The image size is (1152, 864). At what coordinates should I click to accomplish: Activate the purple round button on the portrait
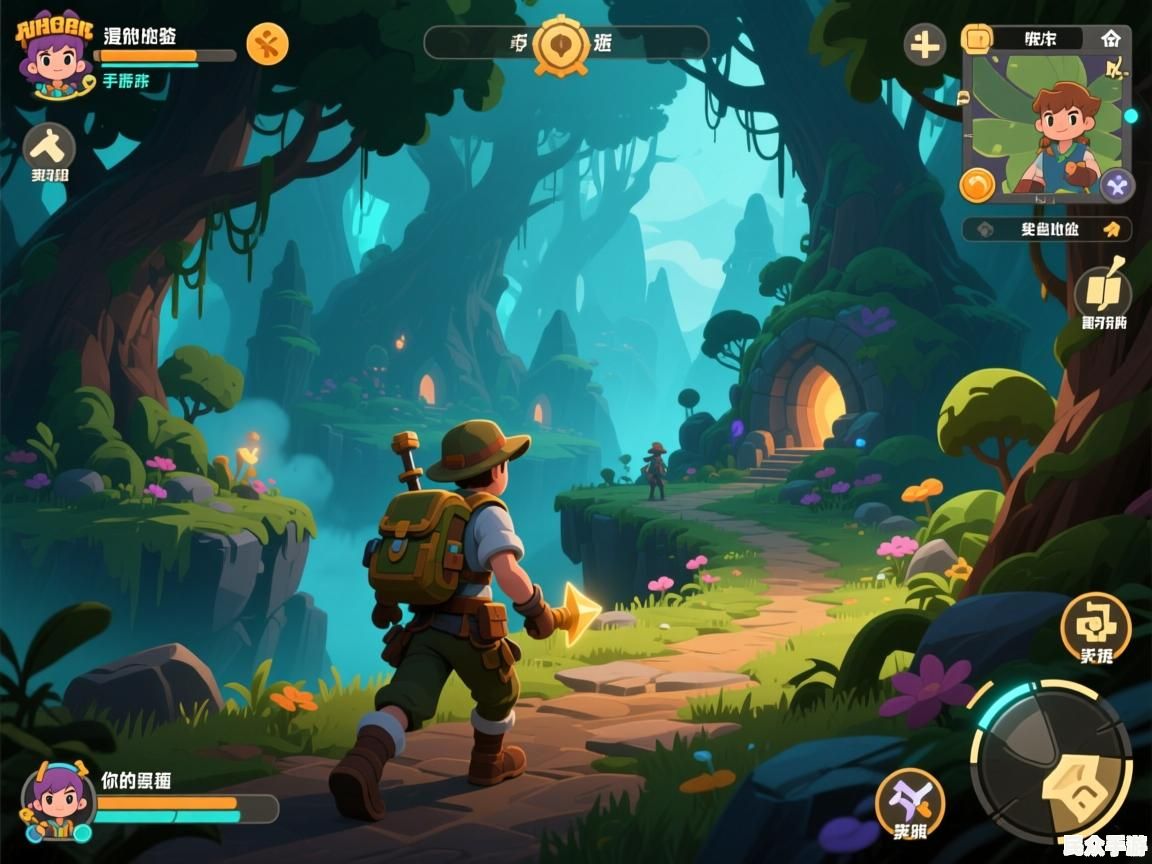(x=1117, y=185)
